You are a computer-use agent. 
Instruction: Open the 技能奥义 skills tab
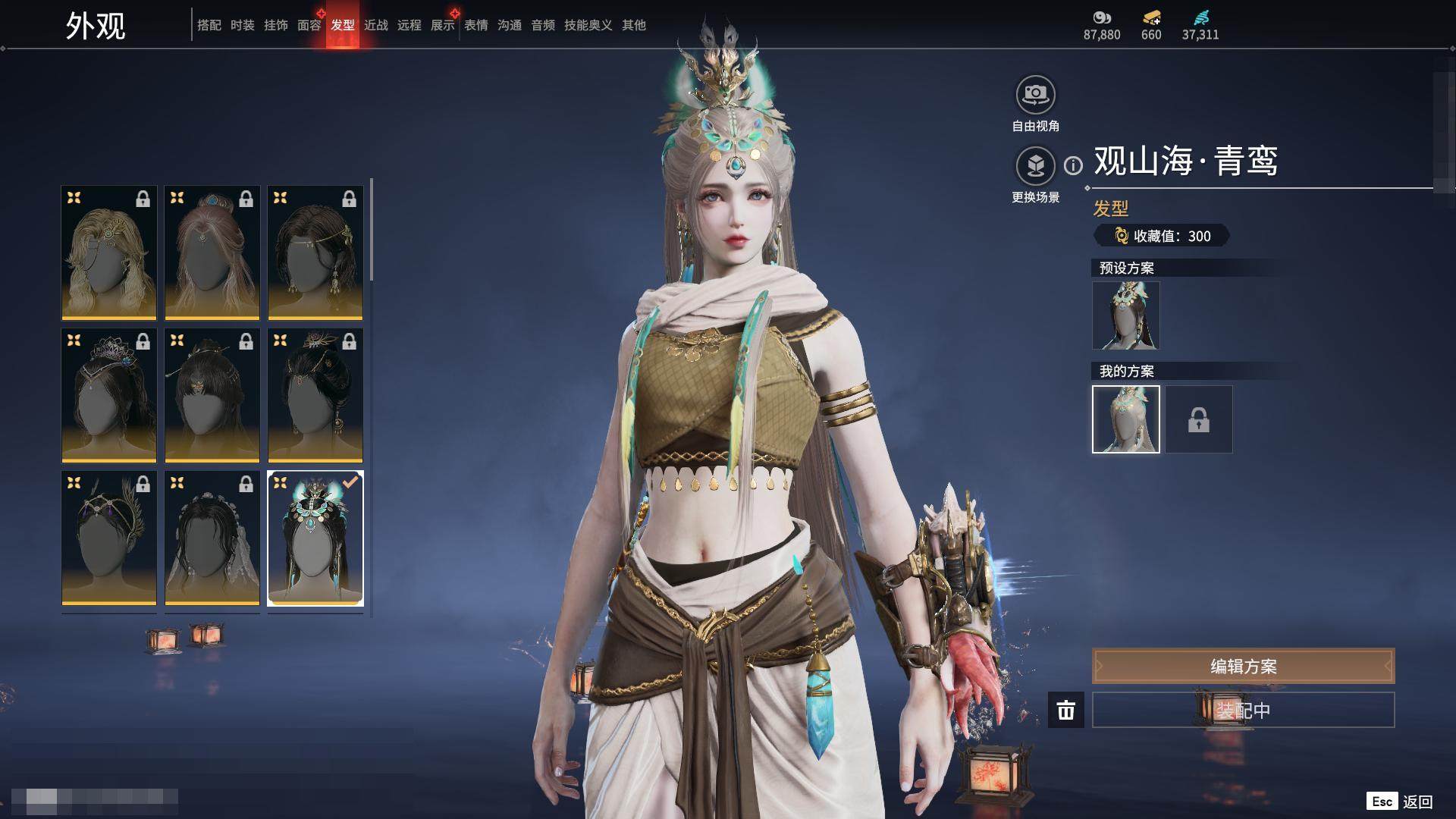pos(588,25)
